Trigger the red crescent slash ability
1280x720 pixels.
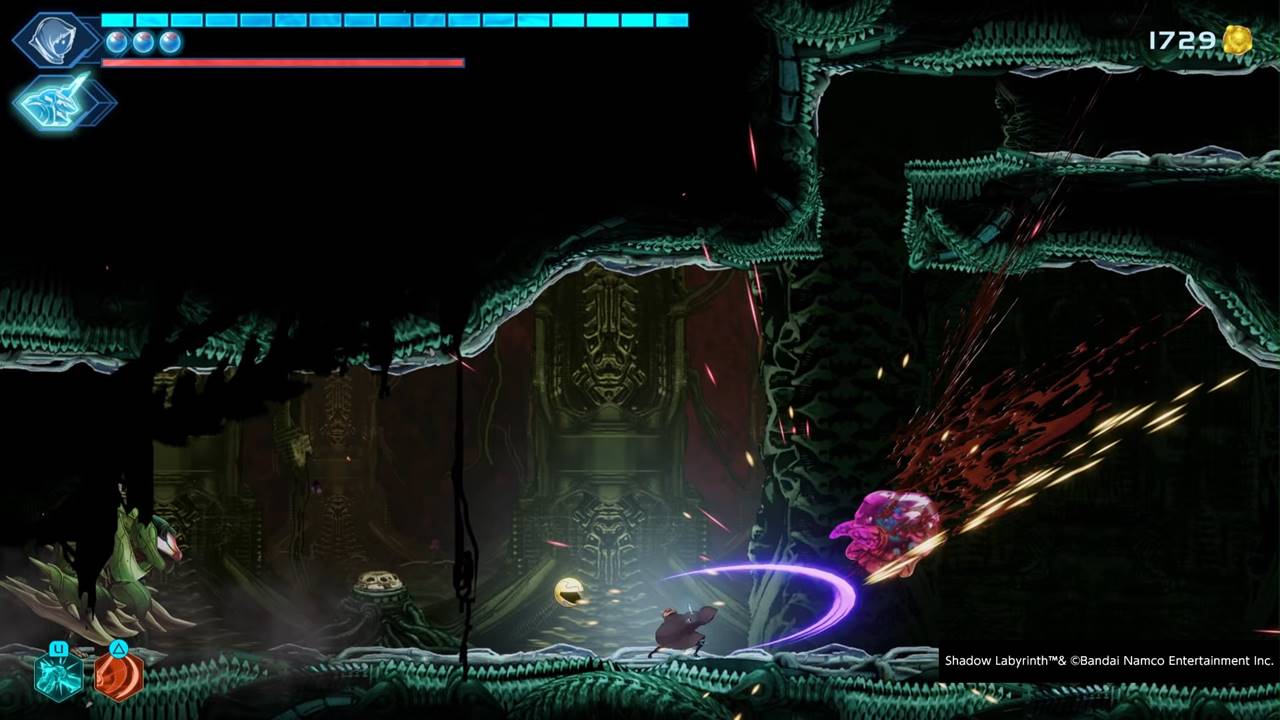[118, 675]
